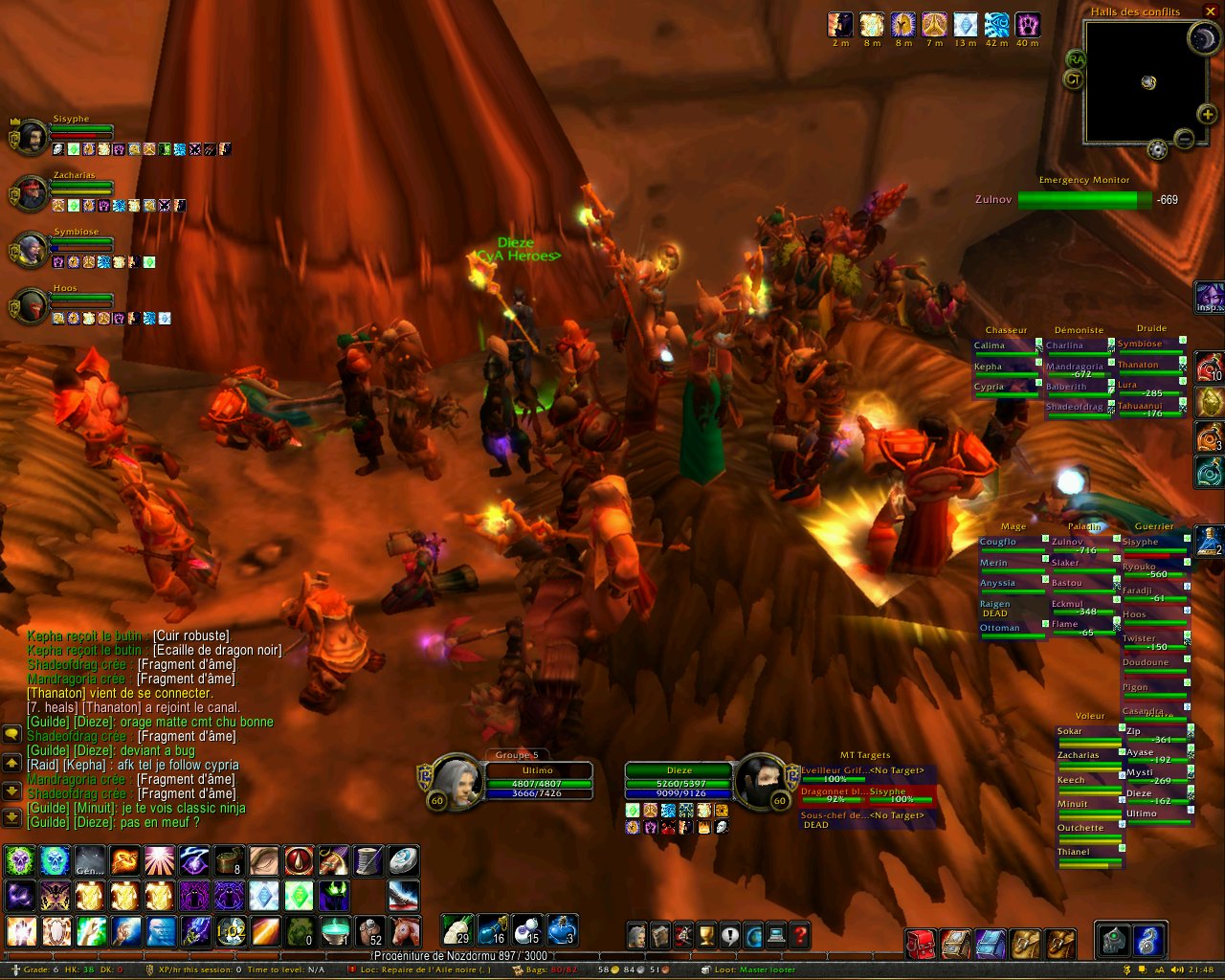1225x980 pixels.
Task: Open the red backpack bag slot
Action: pos(921,944)
